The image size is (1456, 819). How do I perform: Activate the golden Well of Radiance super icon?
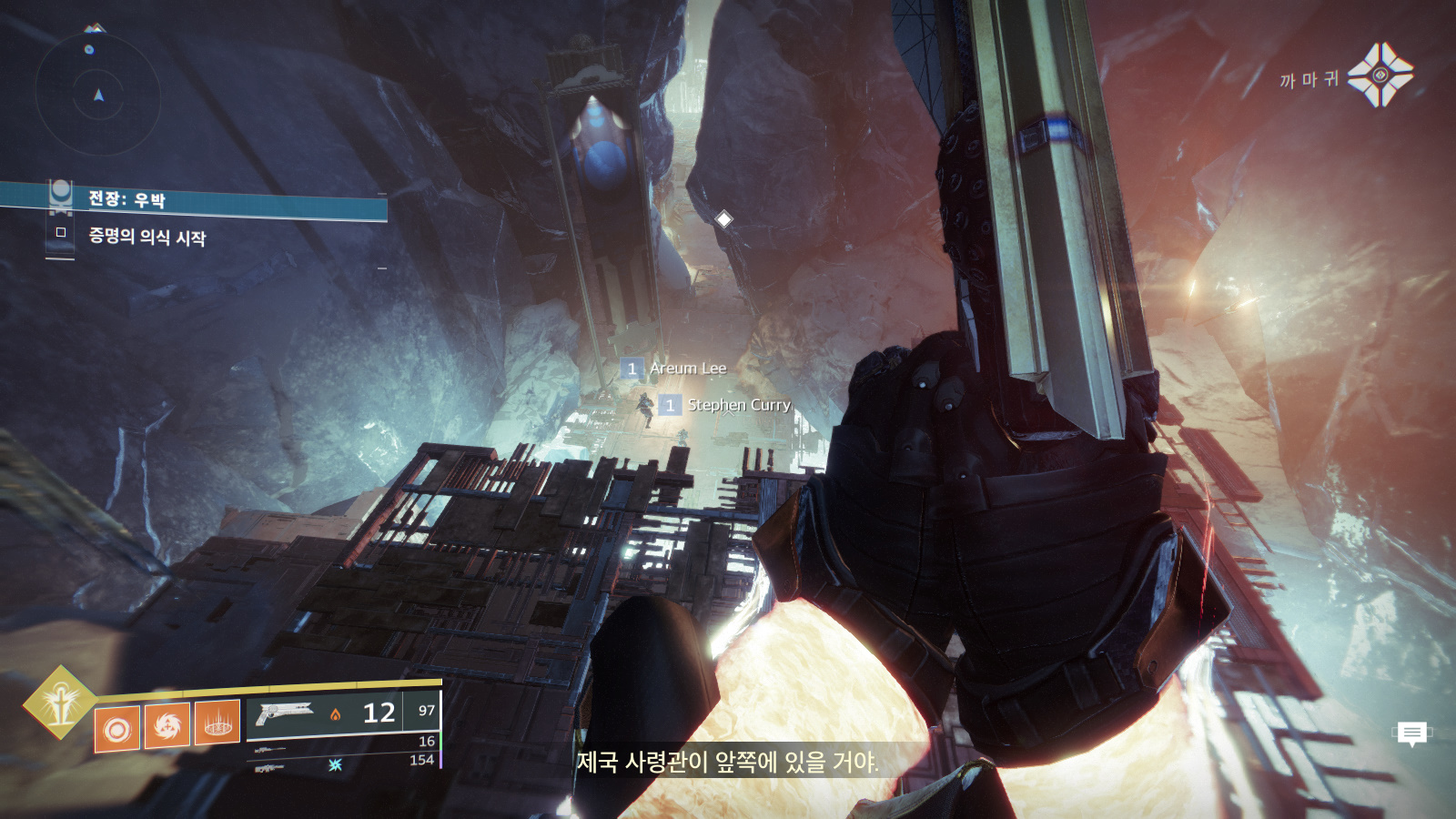point(61,703)
